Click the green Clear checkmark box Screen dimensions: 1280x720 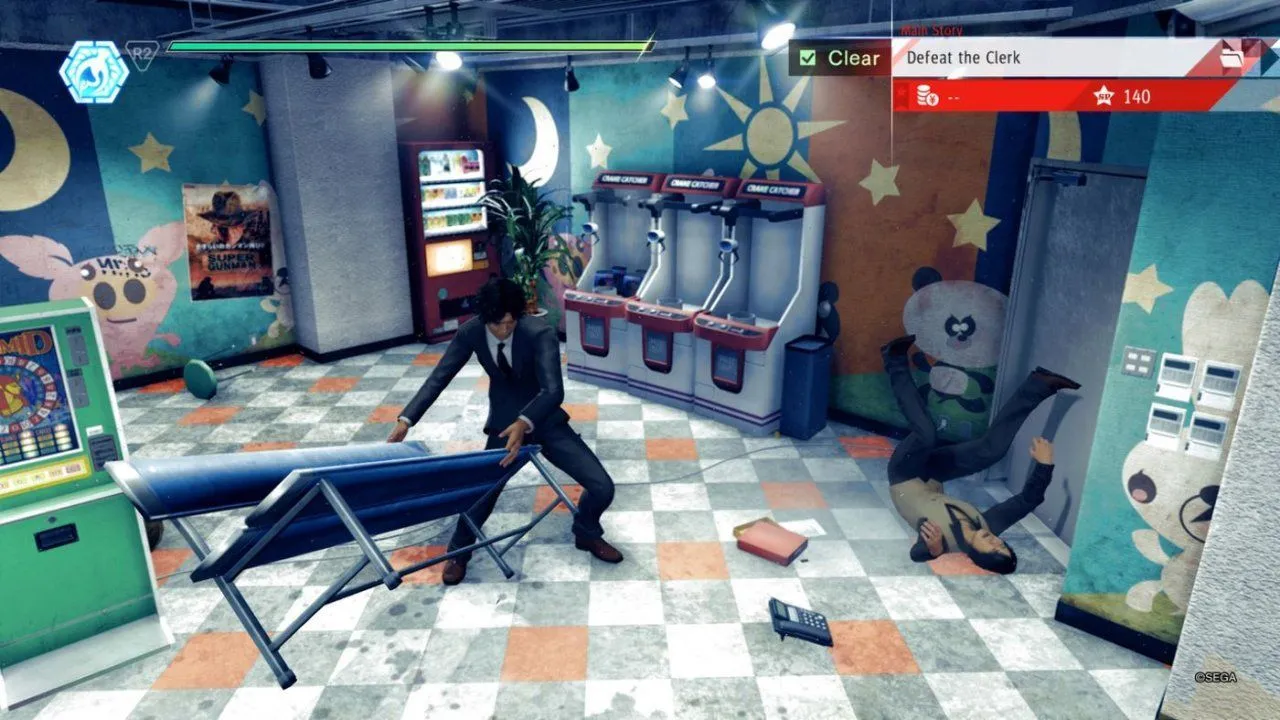click(x=808, y=58)
